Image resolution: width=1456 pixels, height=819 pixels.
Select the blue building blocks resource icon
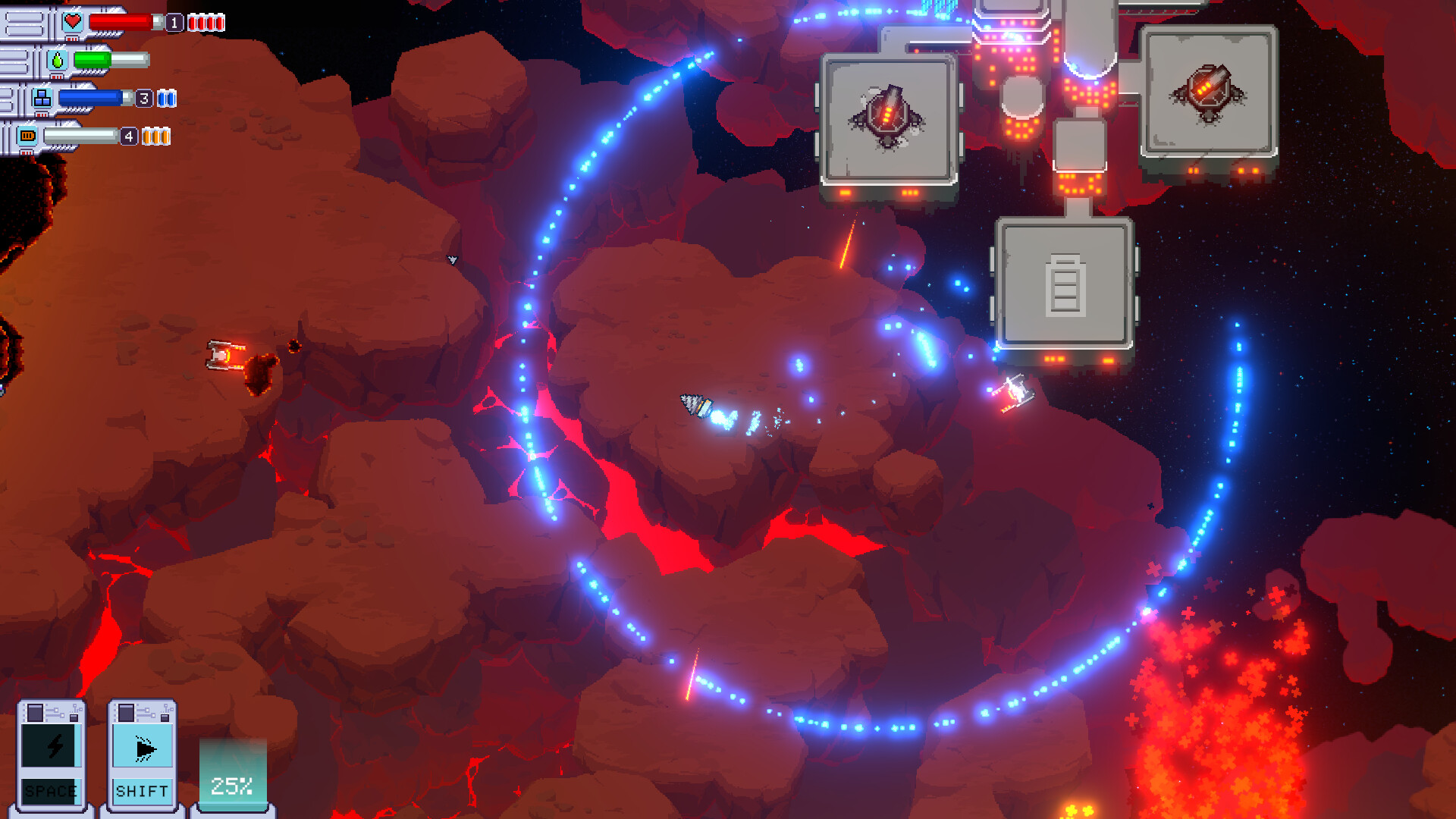coord(42,97)
